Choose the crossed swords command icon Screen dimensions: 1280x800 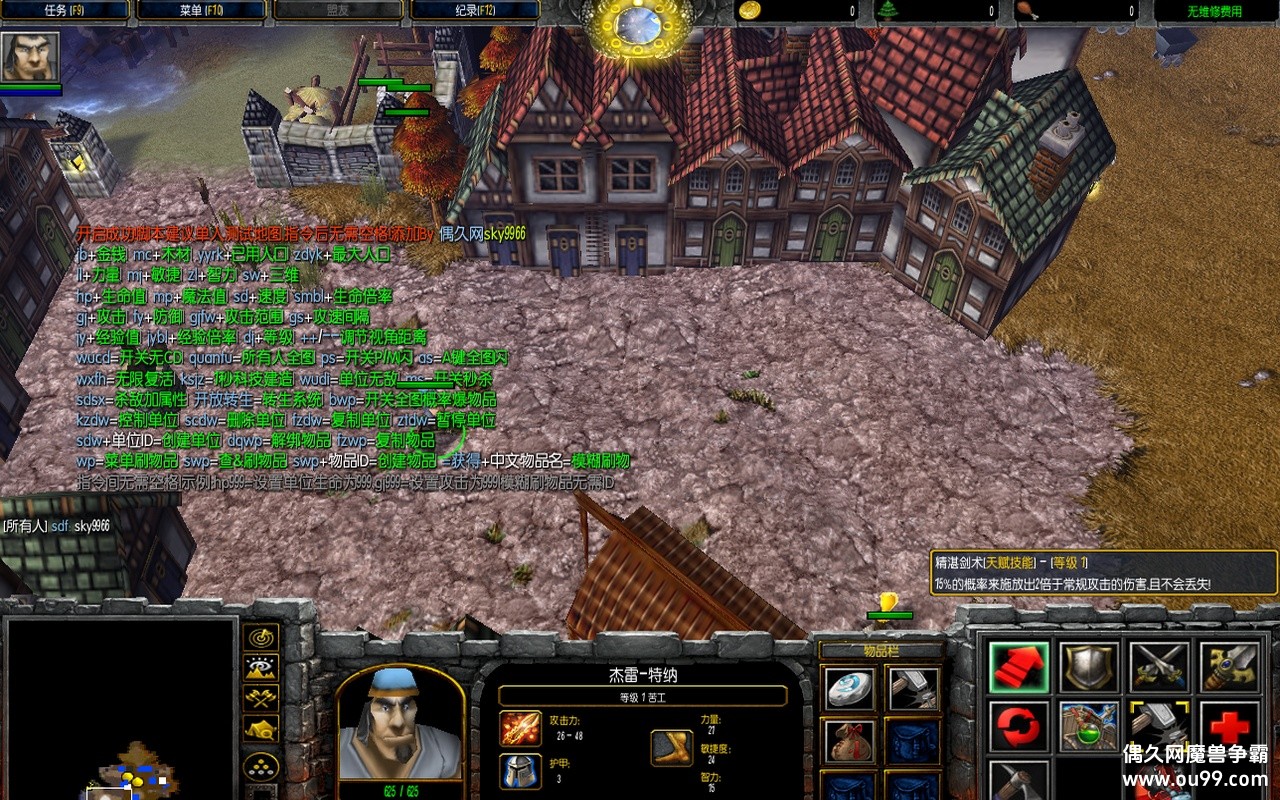pos(1159,666)
